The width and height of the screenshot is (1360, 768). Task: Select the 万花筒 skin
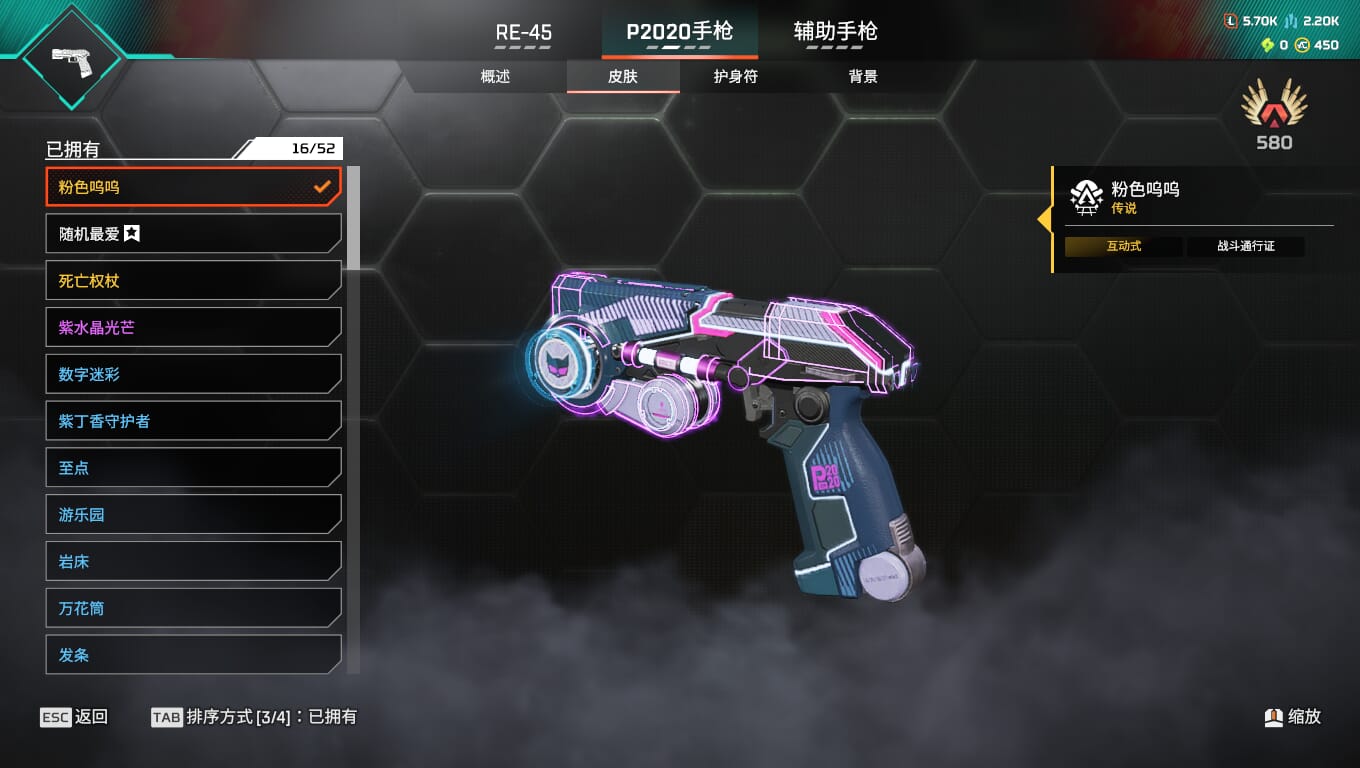click(x=194, y=608)
